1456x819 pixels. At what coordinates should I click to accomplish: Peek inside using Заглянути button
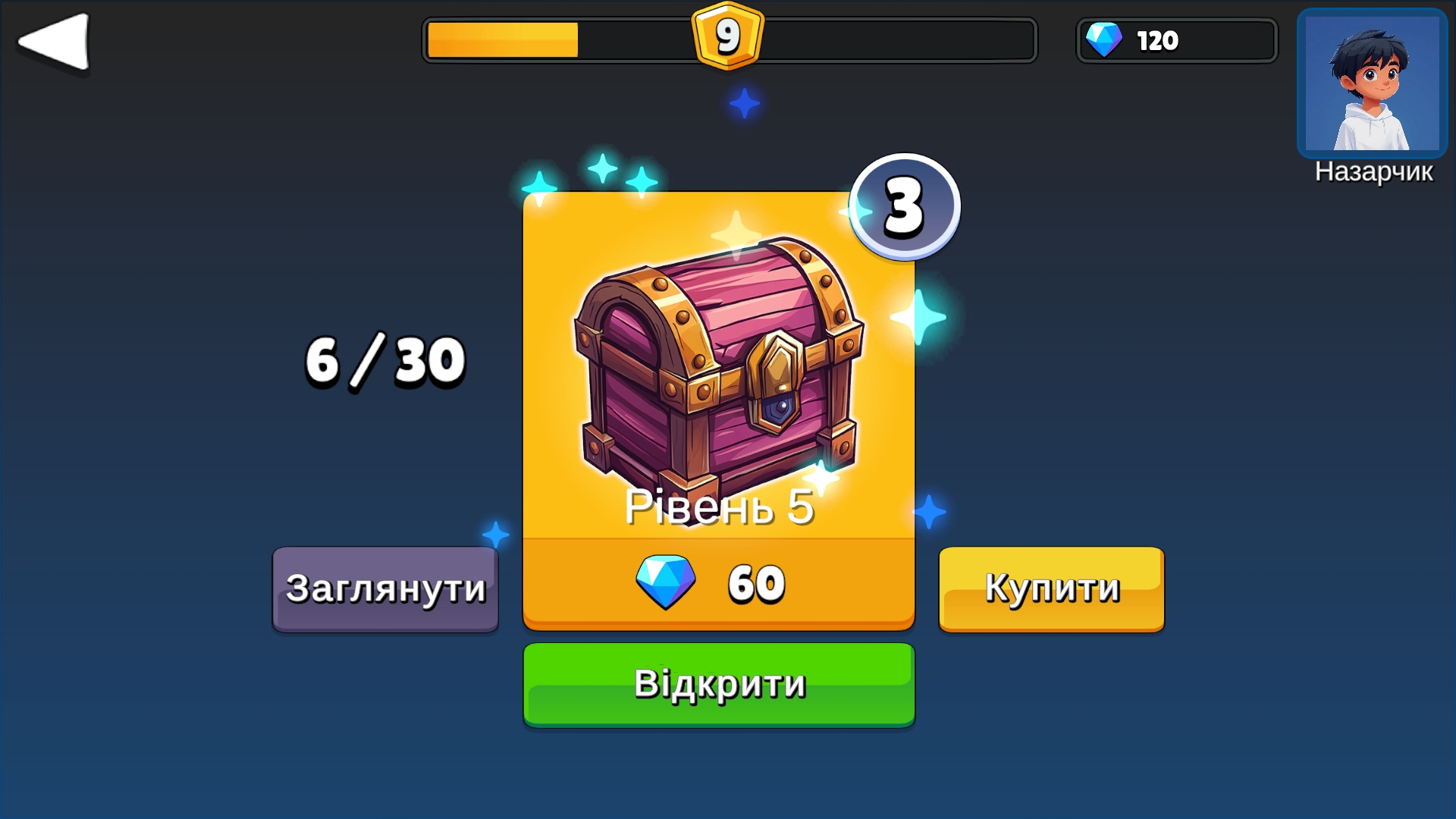click(x=385, y=589)
